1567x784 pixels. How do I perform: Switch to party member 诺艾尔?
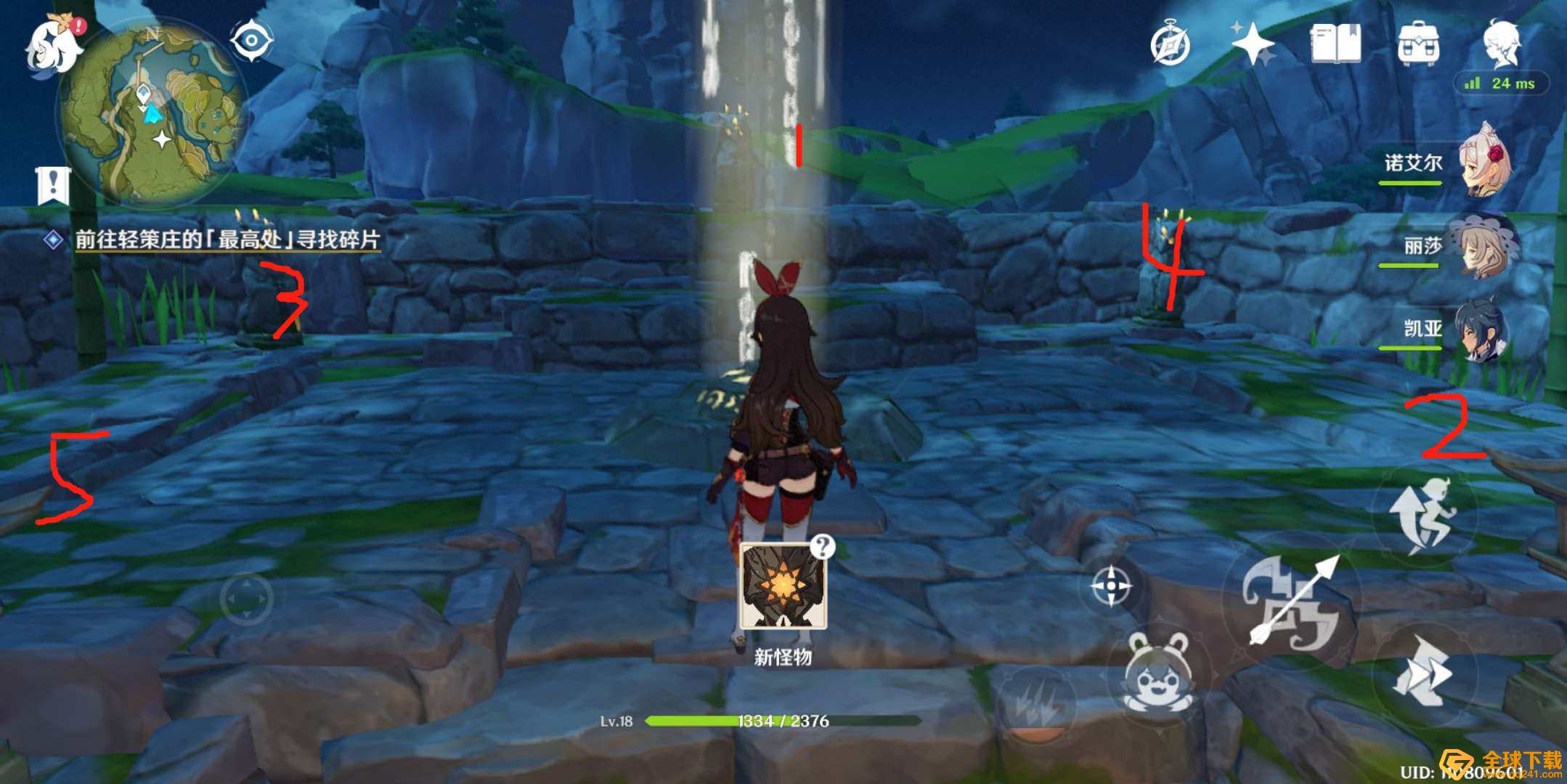pos(1481,161)
